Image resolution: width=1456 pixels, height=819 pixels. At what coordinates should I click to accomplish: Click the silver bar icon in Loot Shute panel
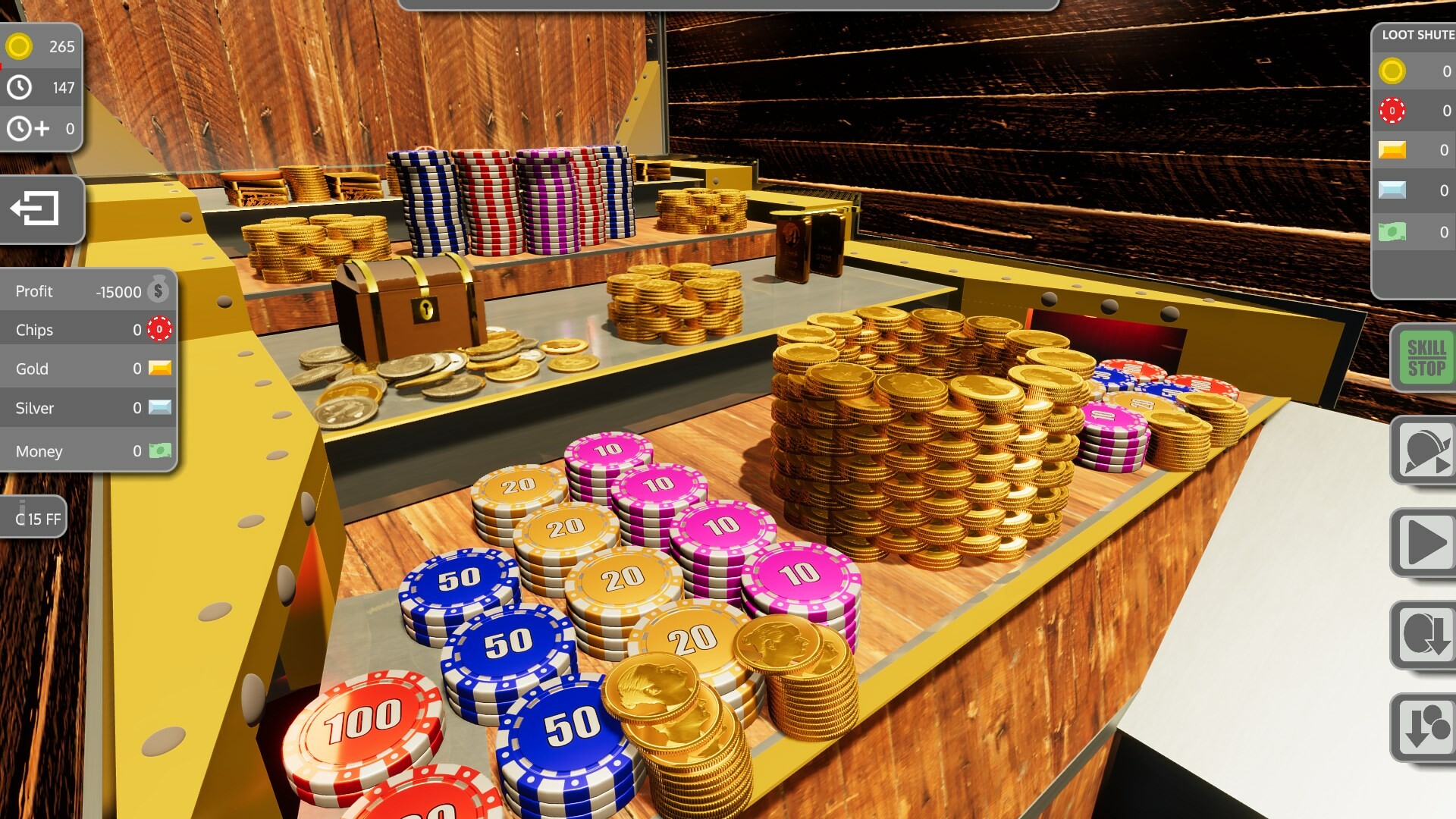pyautogui.click(x=1394, y=191)
